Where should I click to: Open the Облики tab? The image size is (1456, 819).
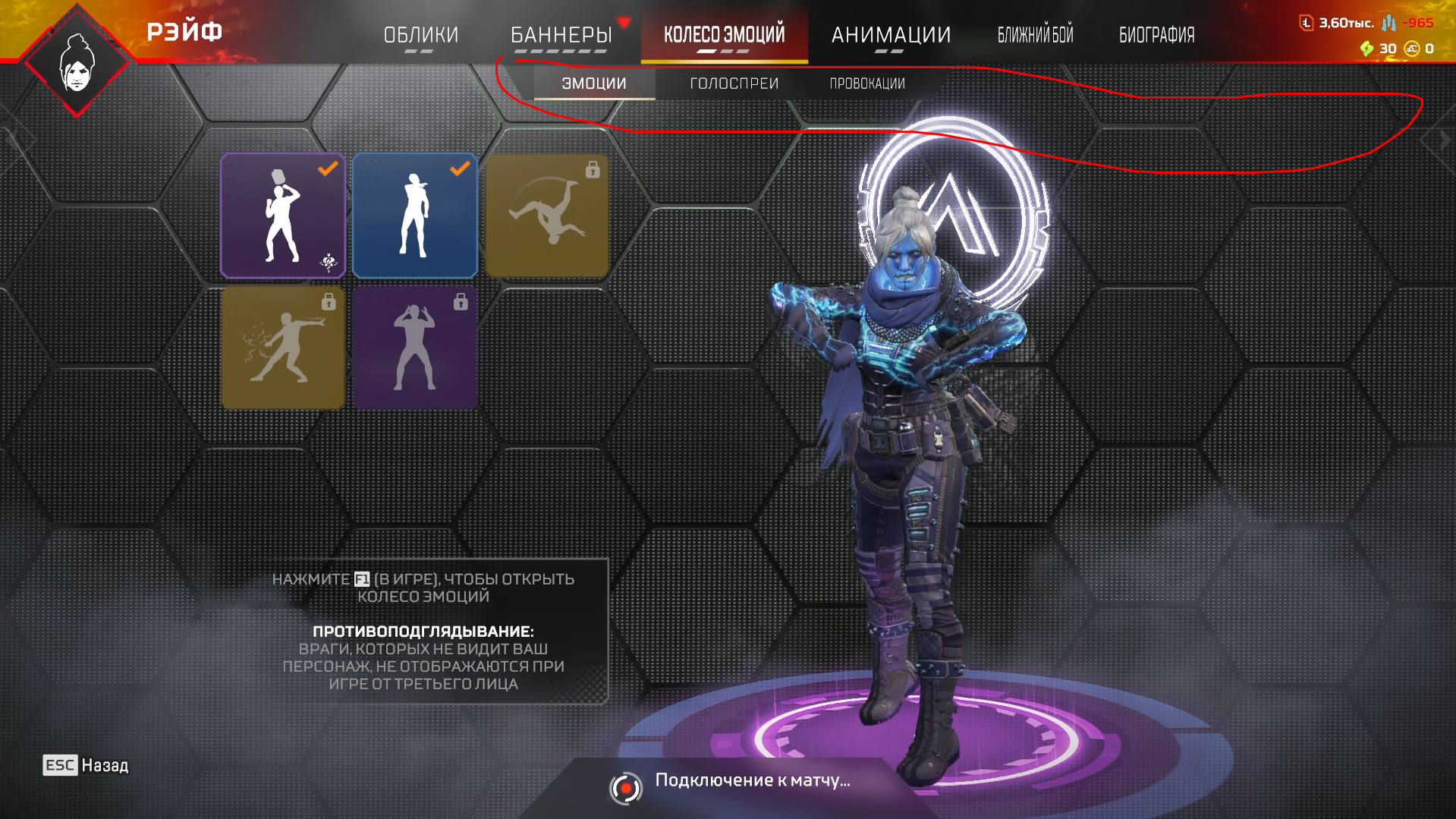click(421, 35)
